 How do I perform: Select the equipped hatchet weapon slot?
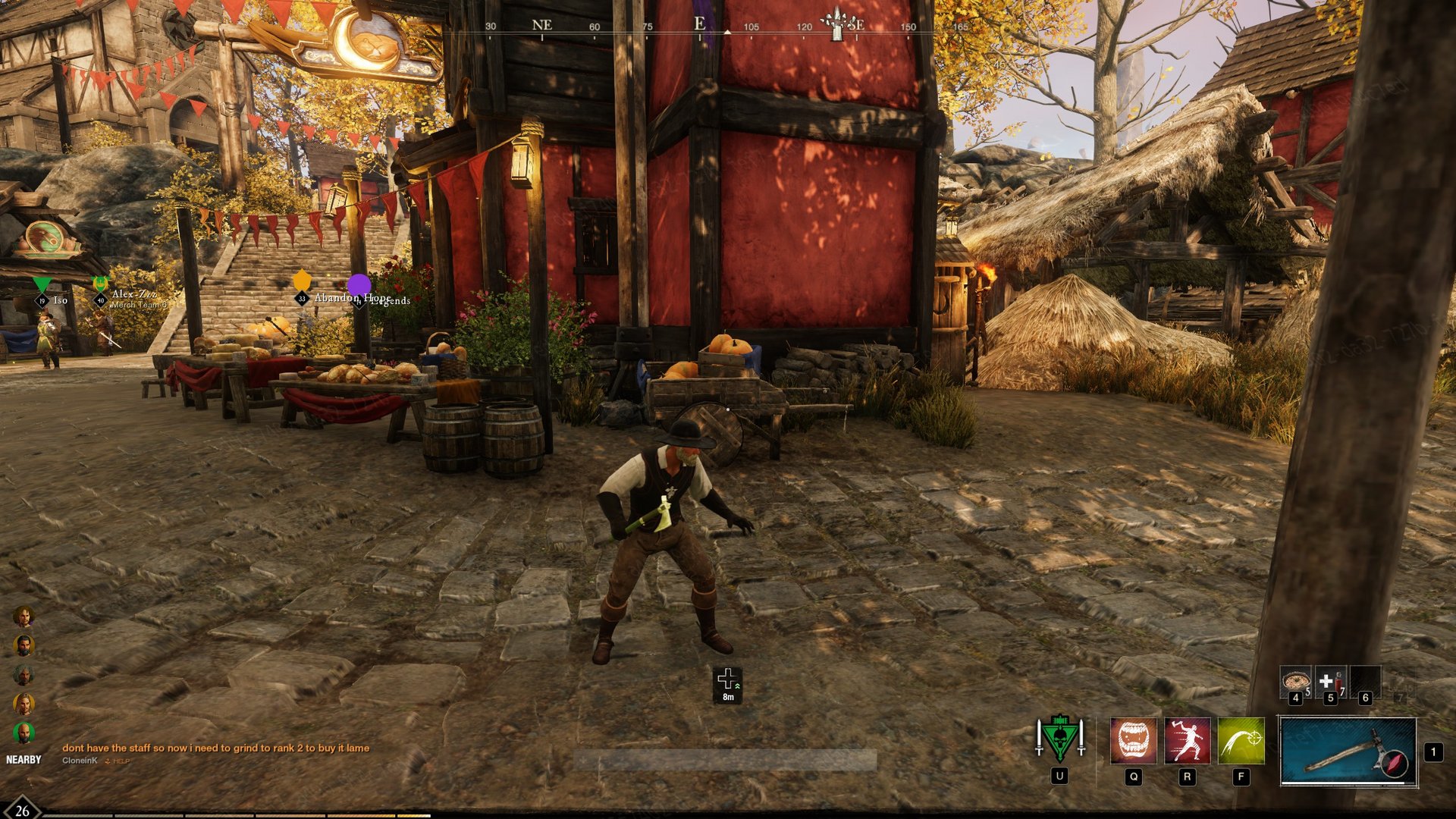(x=1348, y=752)
